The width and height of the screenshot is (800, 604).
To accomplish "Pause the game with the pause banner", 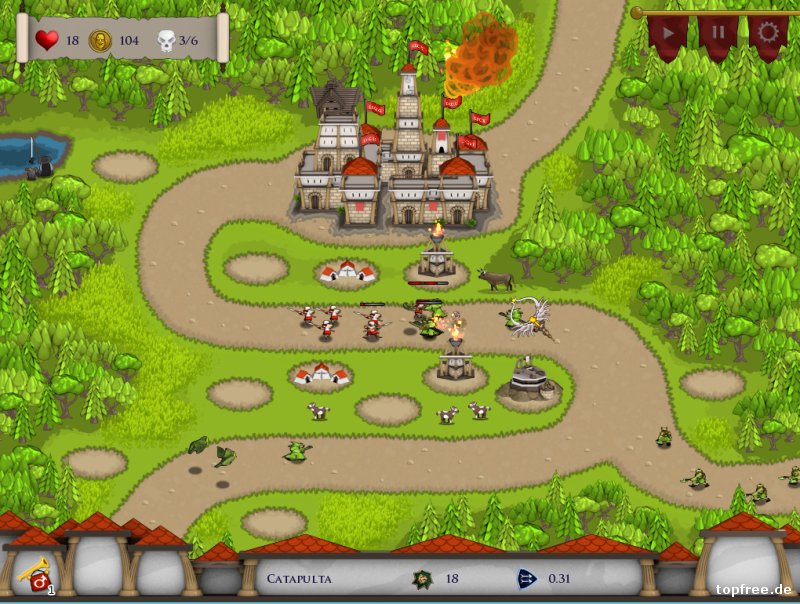I will coord(717,32).
